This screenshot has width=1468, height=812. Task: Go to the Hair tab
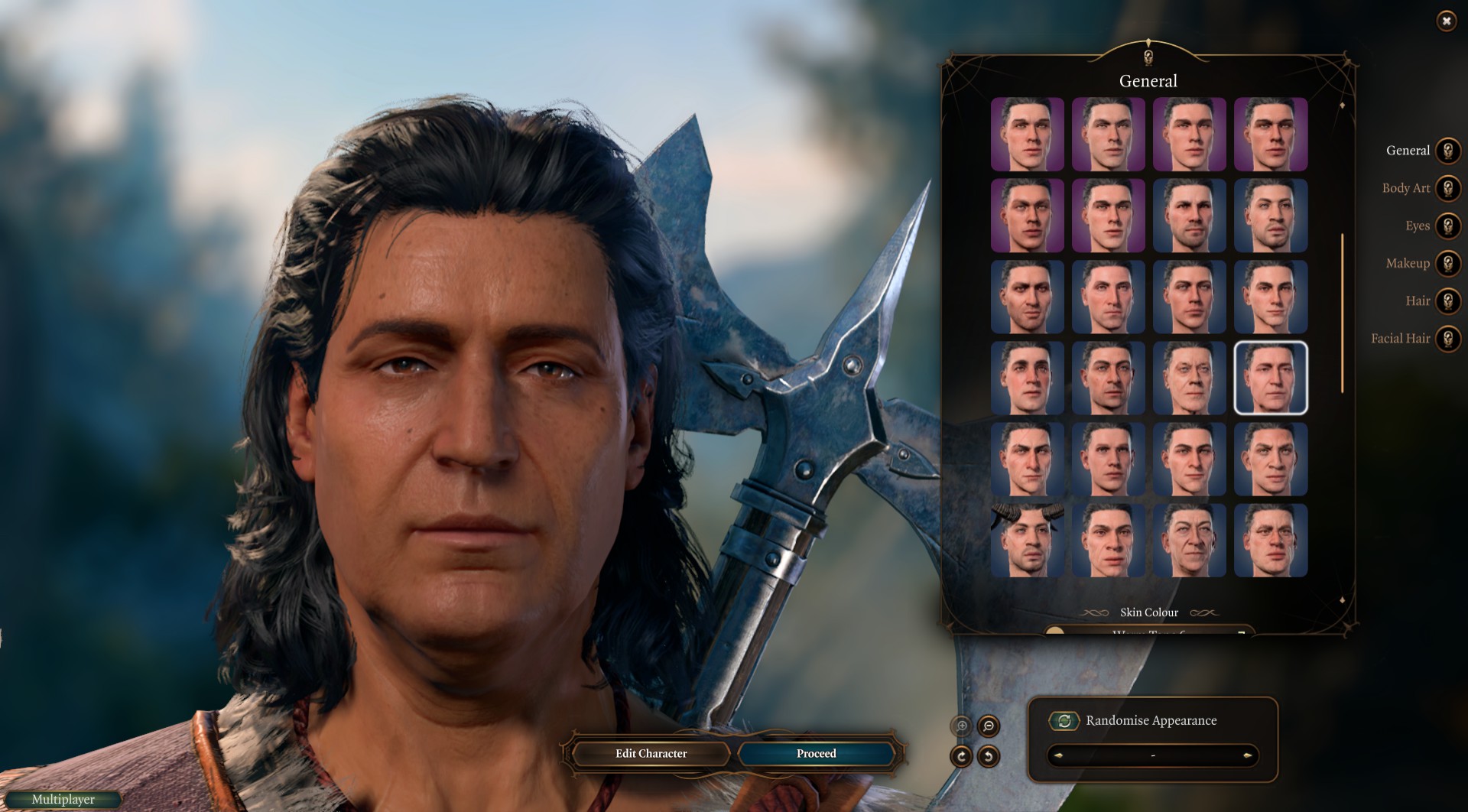click(1447, 300)
